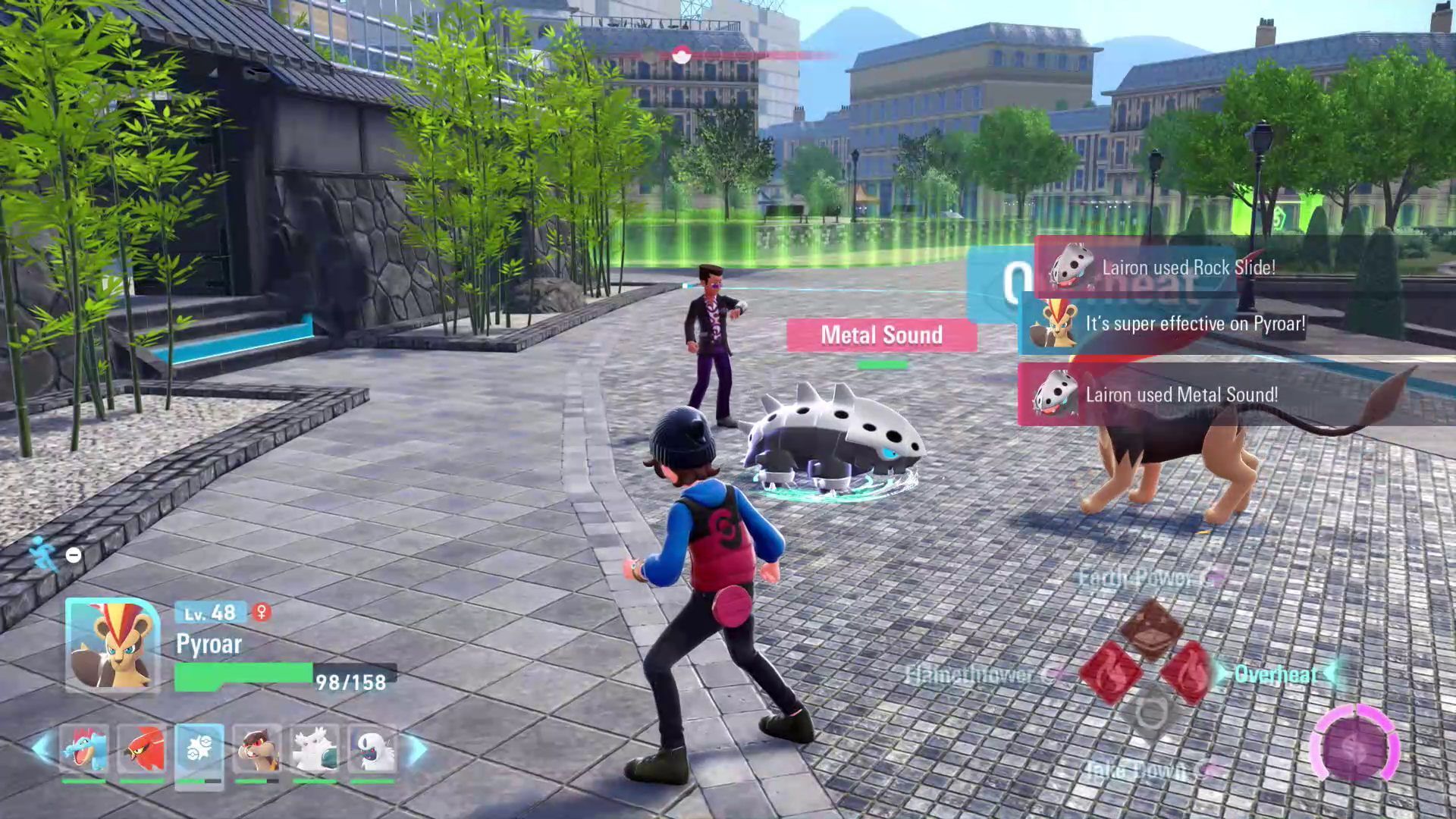Switch to the brown Krookodile party slot

click(x=257, y=749)
